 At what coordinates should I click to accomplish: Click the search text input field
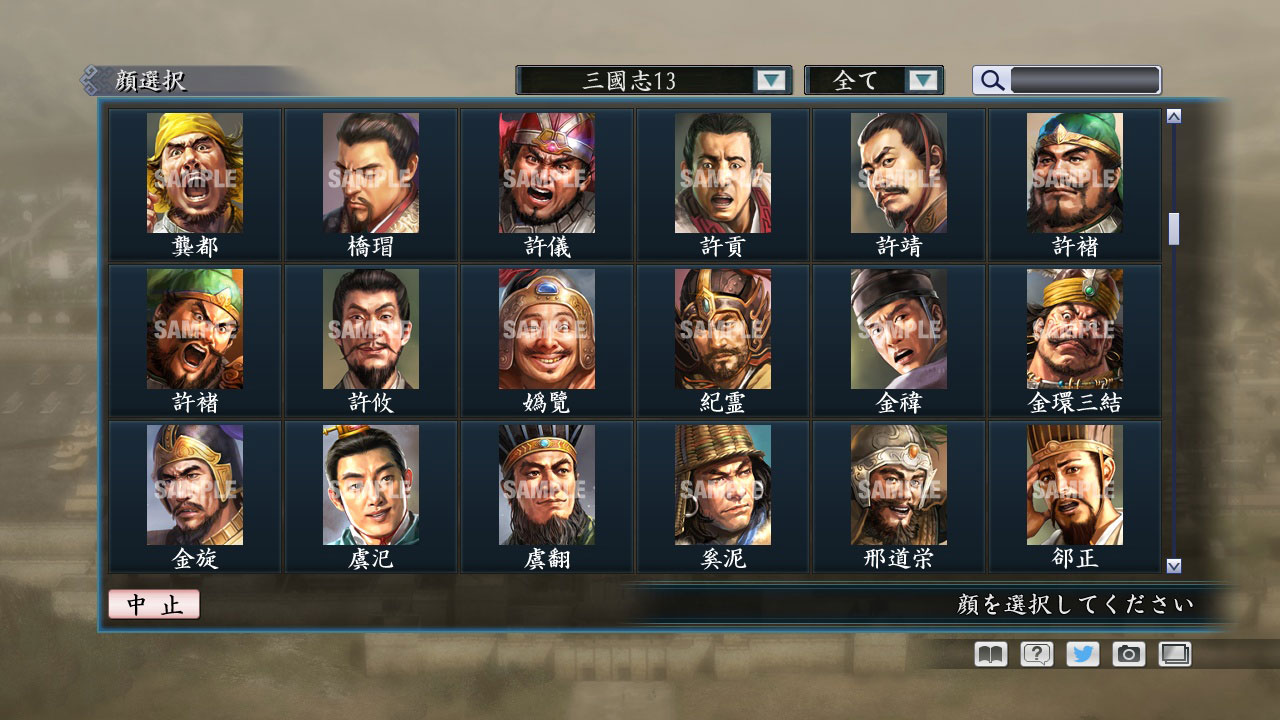point(1083,80)
